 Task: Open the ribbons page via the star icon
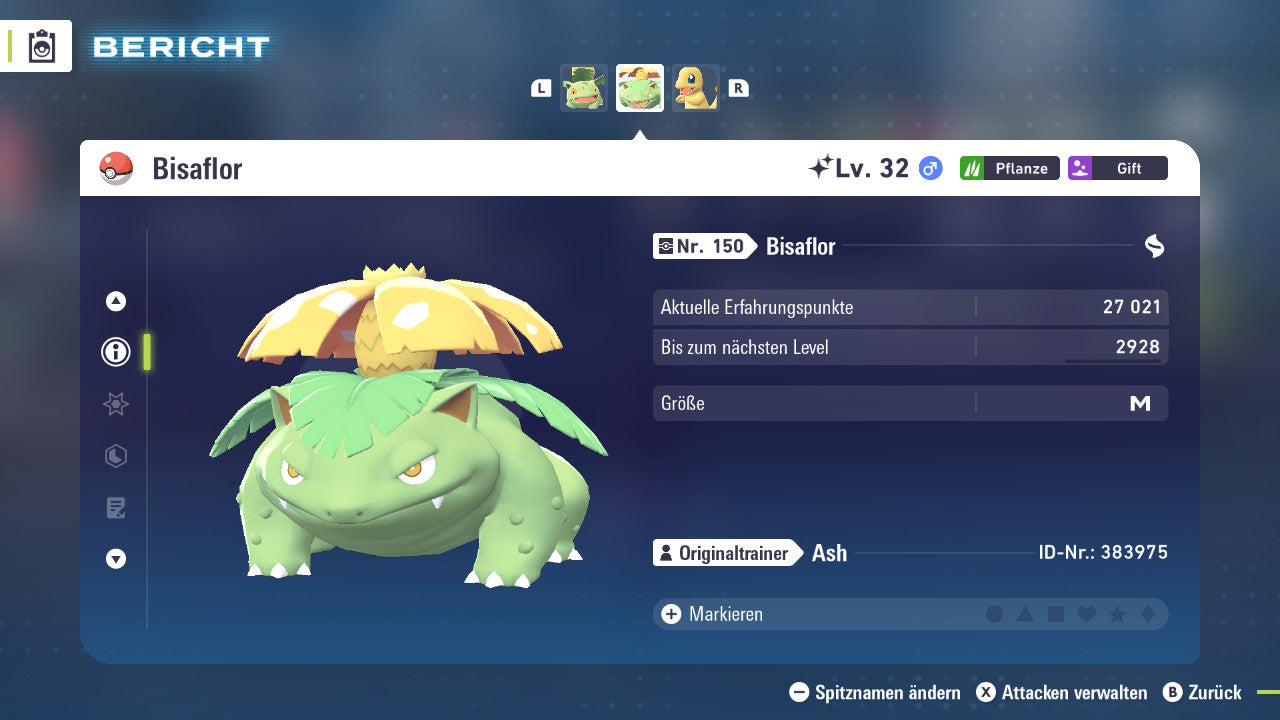coord(115,404)
